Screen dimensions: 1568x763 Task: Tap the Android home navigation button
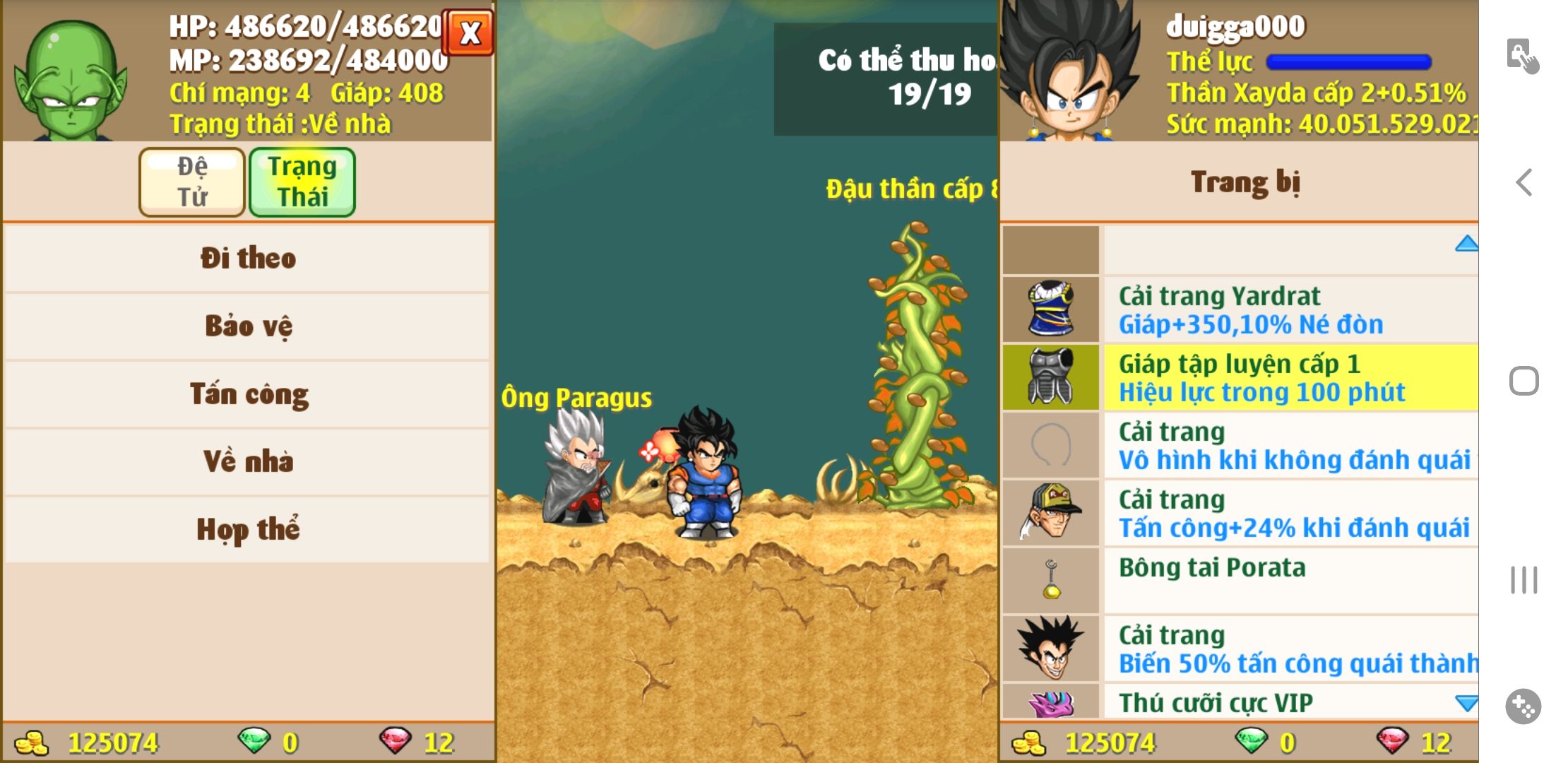(x=1524, y=381)
